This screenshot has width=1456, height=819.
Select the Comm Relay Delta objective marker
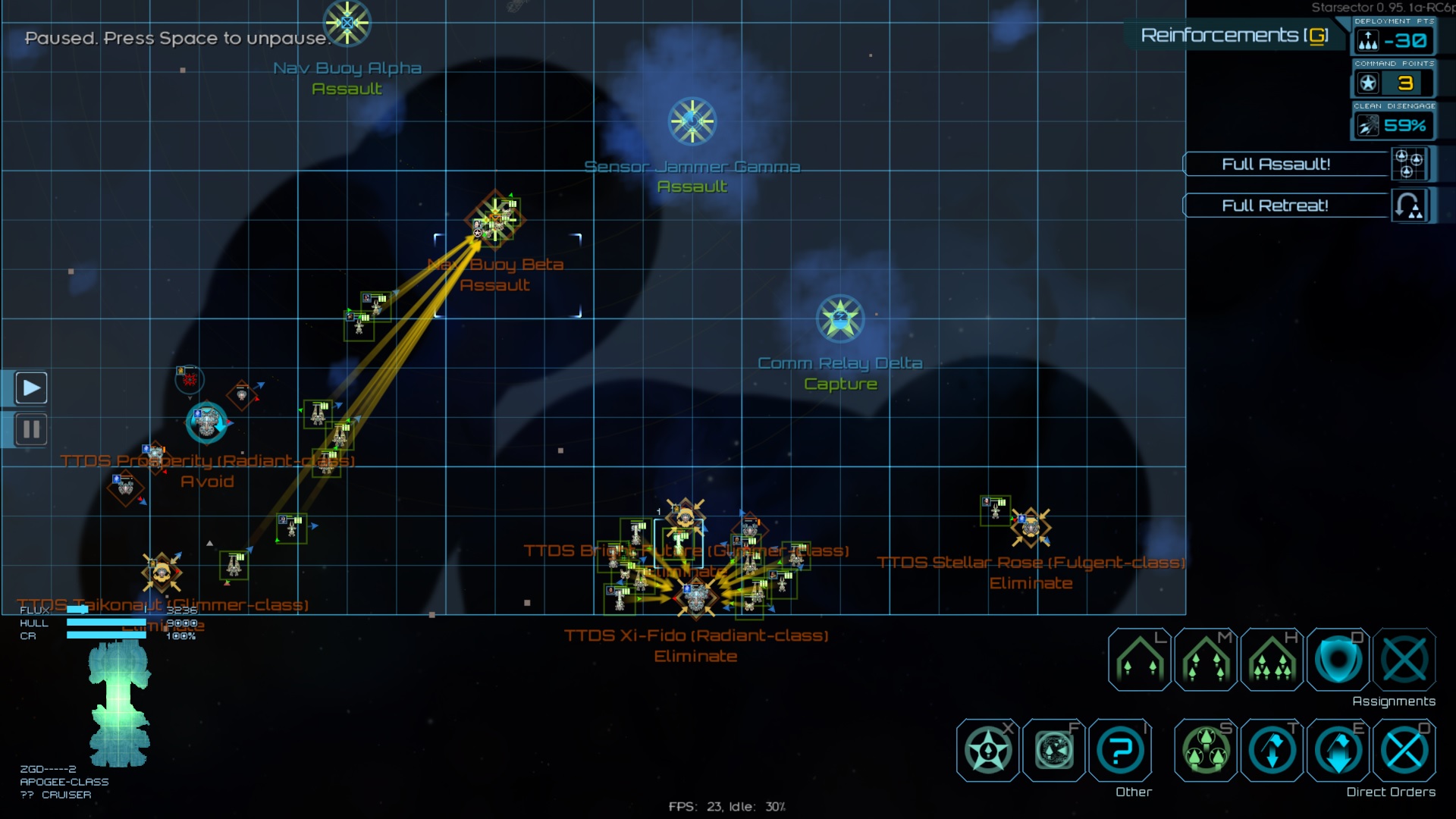coord(840,318)
